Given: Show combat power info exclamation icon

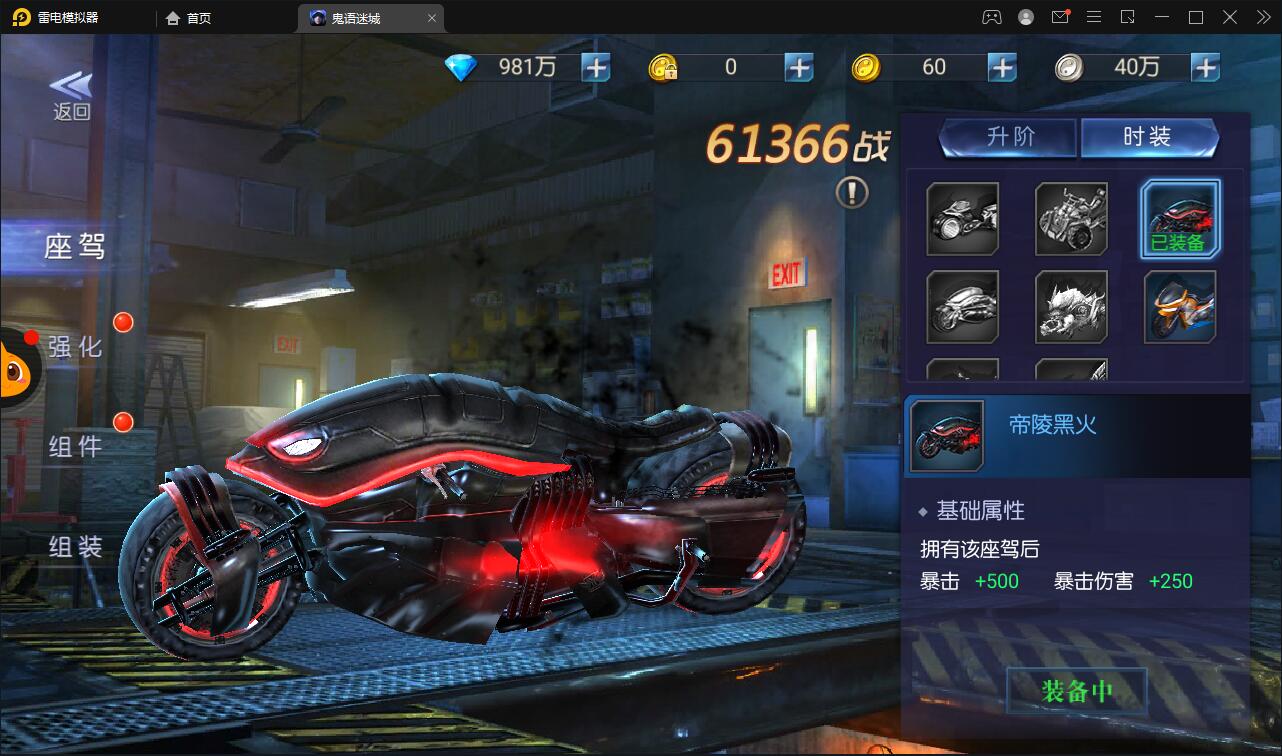Looking at the screenshot, I should pyautogui.click(x=852, y=192).
